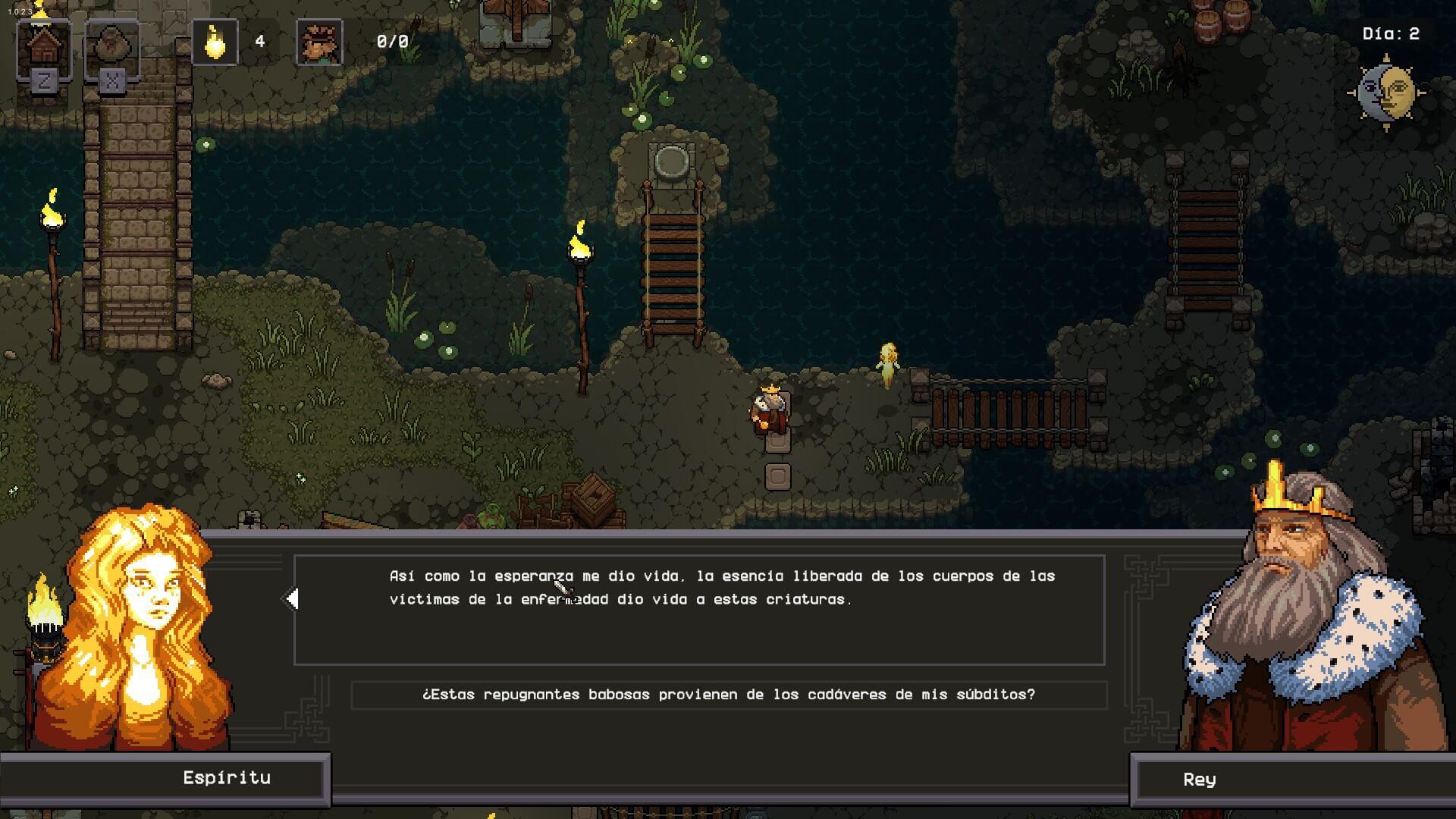
Task: Click the flame resource icon
Action: coord(215,42)
